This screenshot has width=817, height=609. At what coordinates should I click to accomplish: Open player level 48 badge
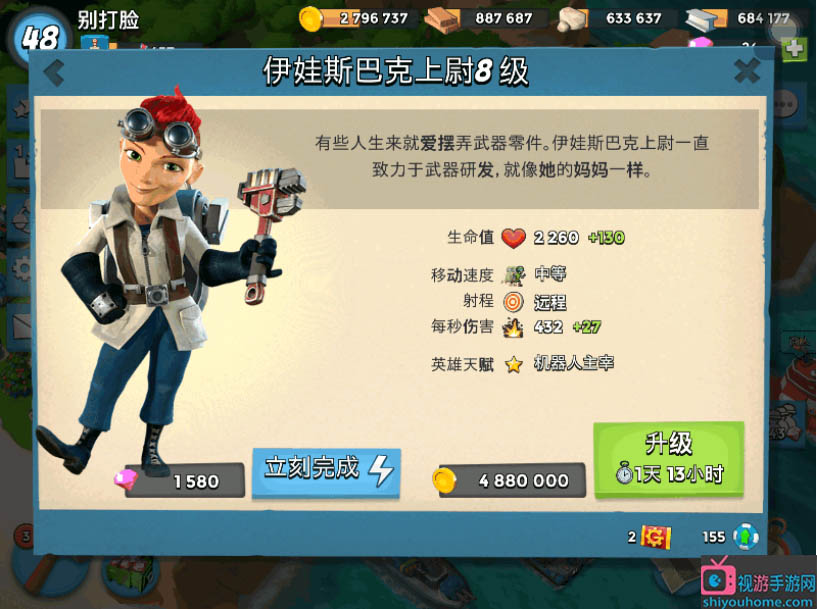tap(39, 38)
